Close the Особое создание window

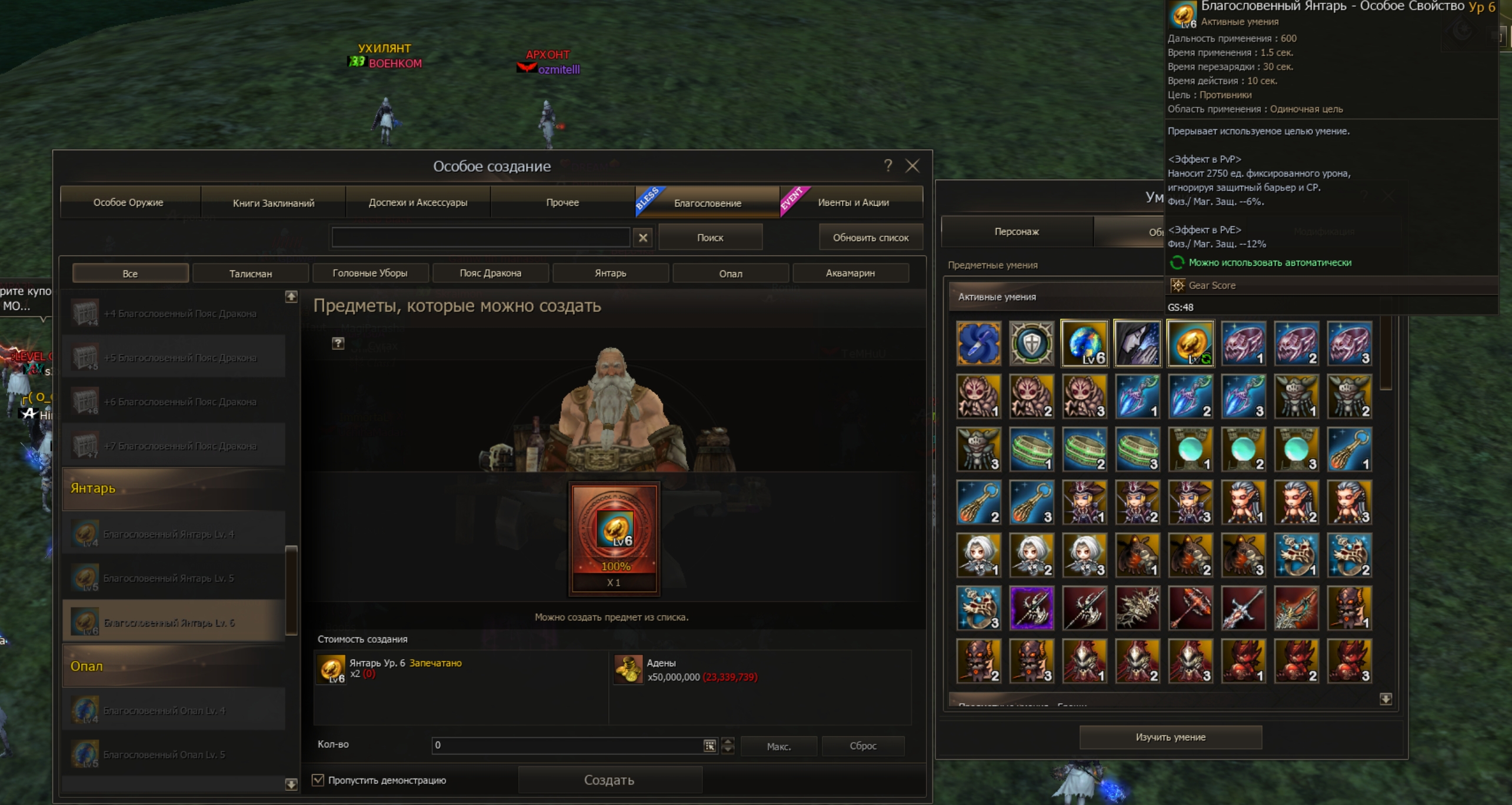(x=912, y=166)
